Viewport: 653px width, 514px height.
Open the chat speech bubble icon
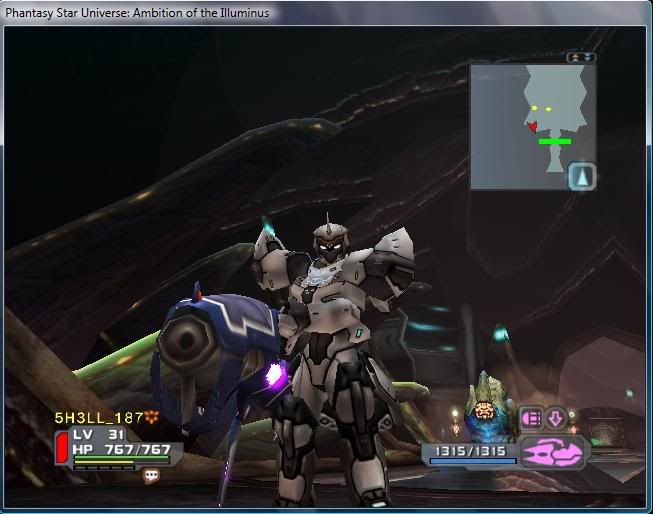152,476
